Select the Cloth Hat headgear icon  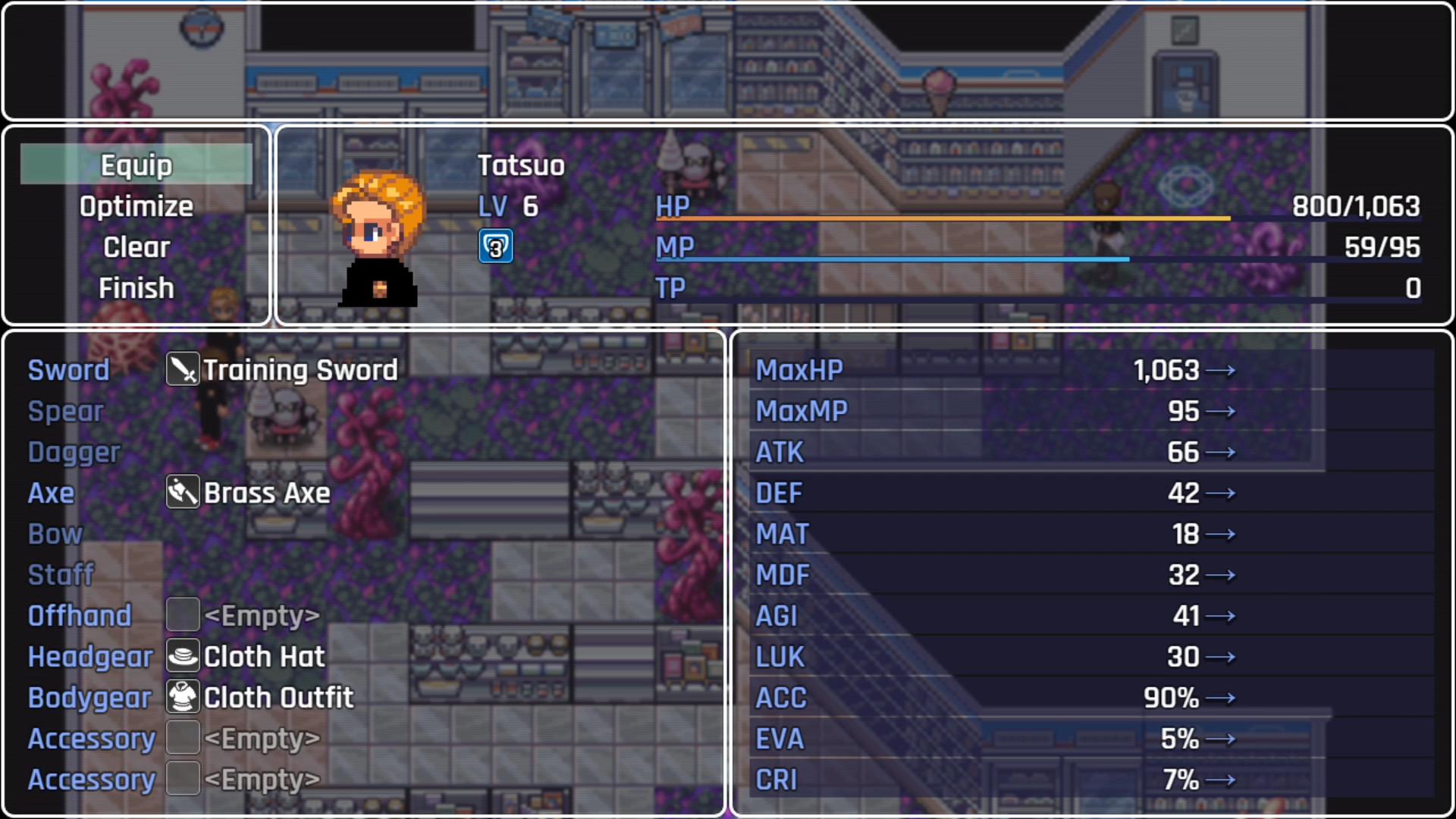pos(182,656)
